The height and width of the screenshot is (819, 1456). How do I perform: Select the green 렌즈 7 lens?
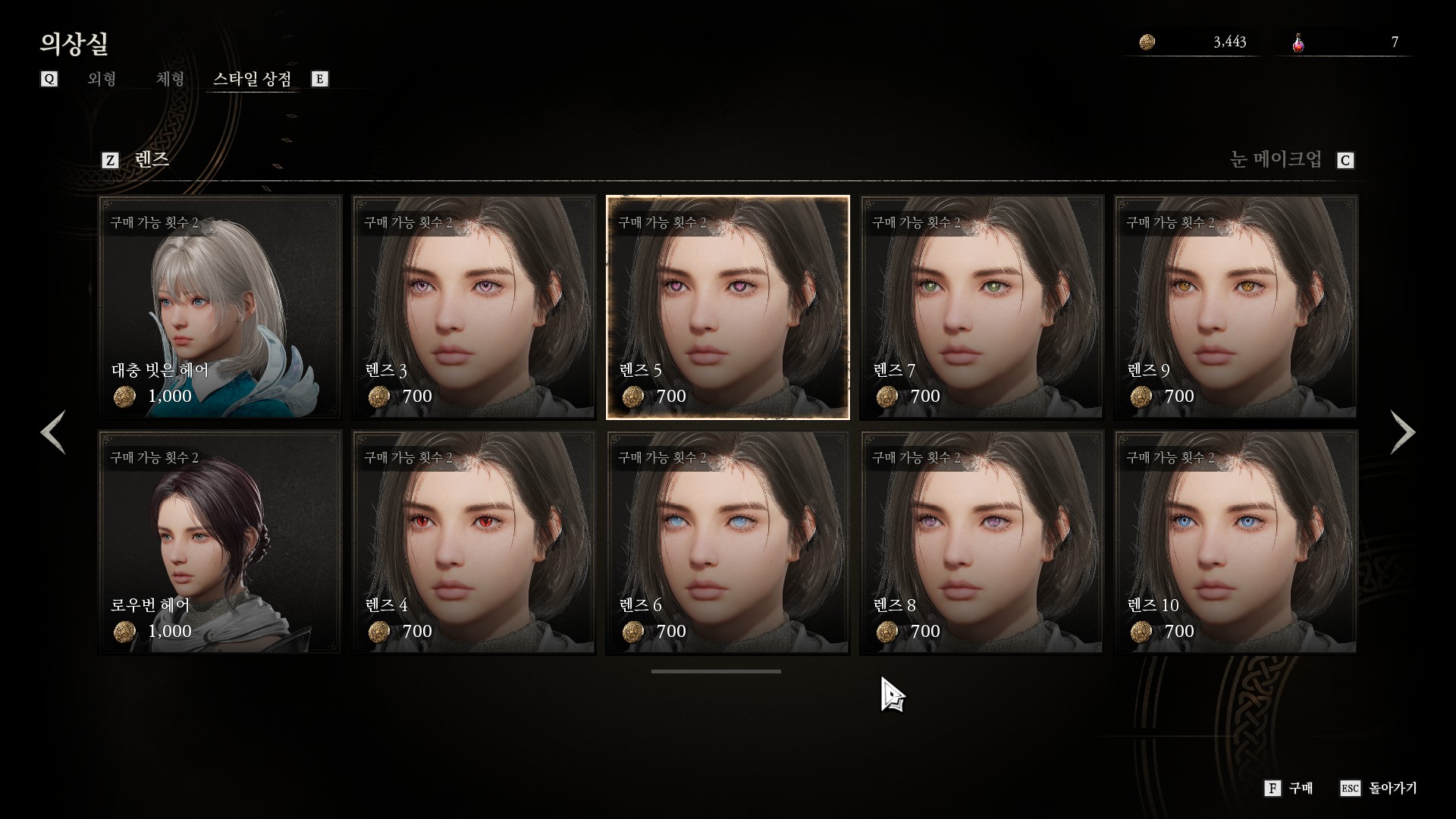[982, 307]
